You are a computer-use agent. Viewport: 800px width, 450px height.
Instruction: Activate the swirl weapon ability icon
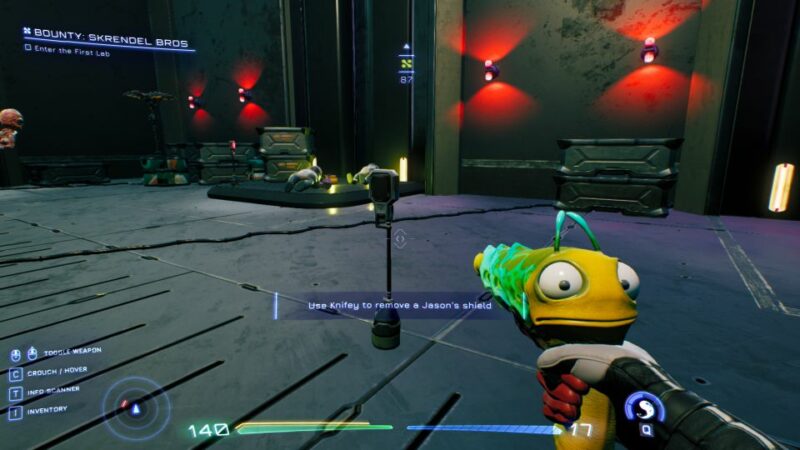[644, 406]
